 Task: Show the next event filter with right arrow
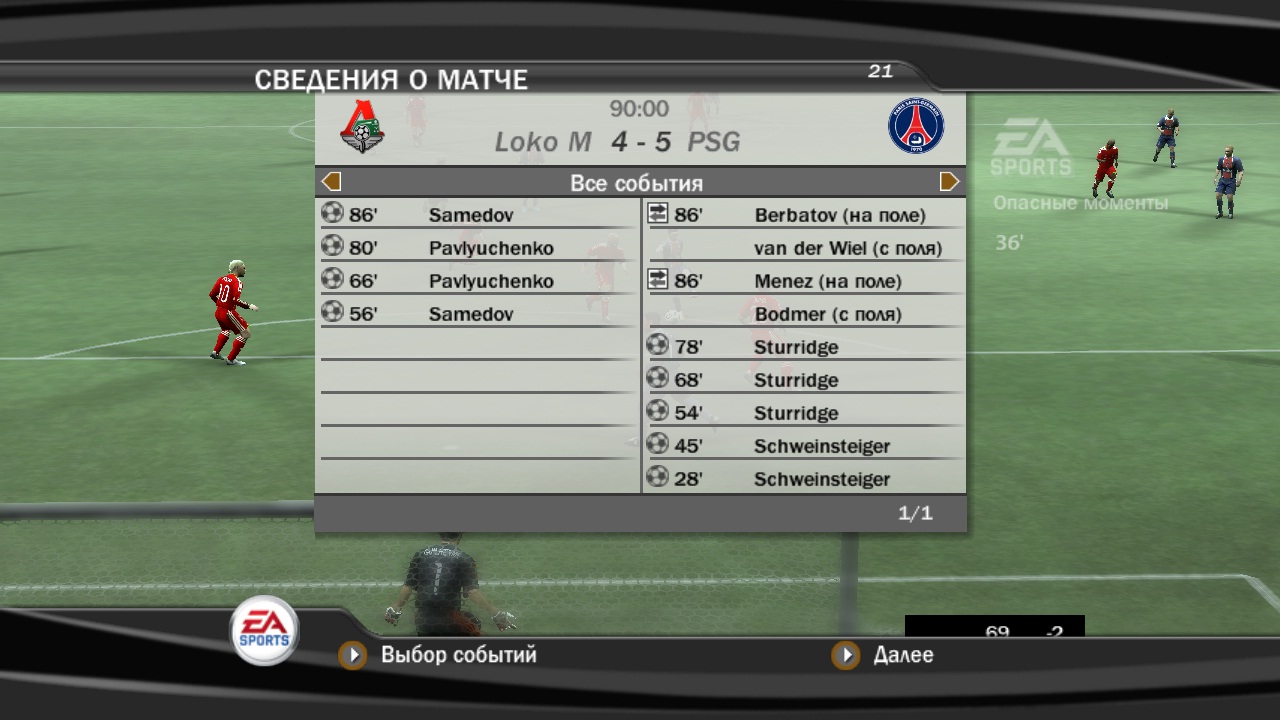tap(949, 182)
